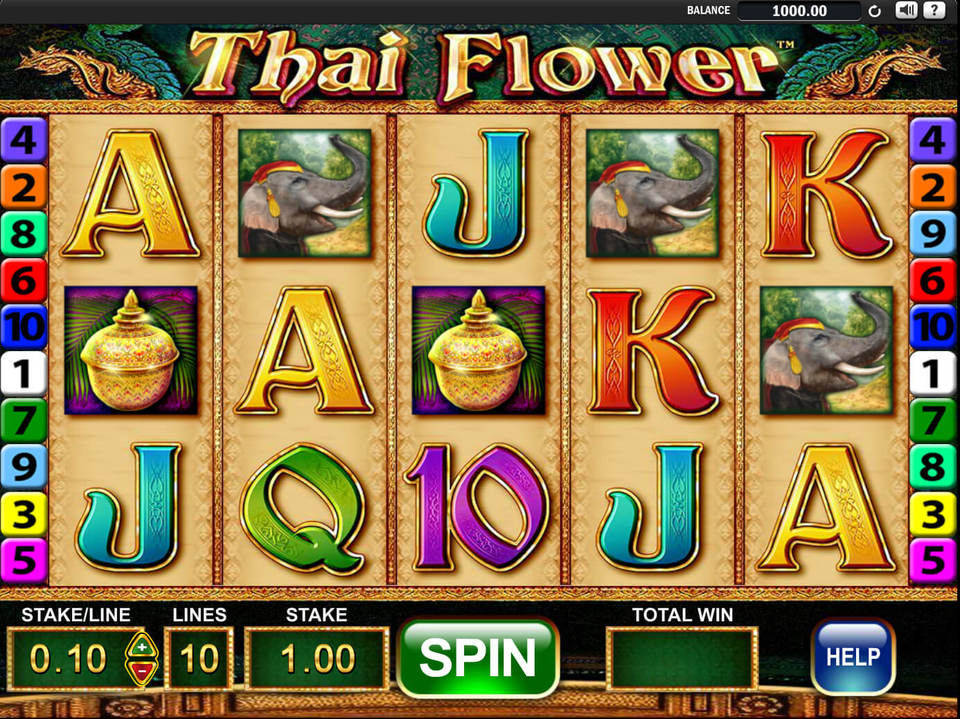Open the question mark help icon

[x=933, y=11]
